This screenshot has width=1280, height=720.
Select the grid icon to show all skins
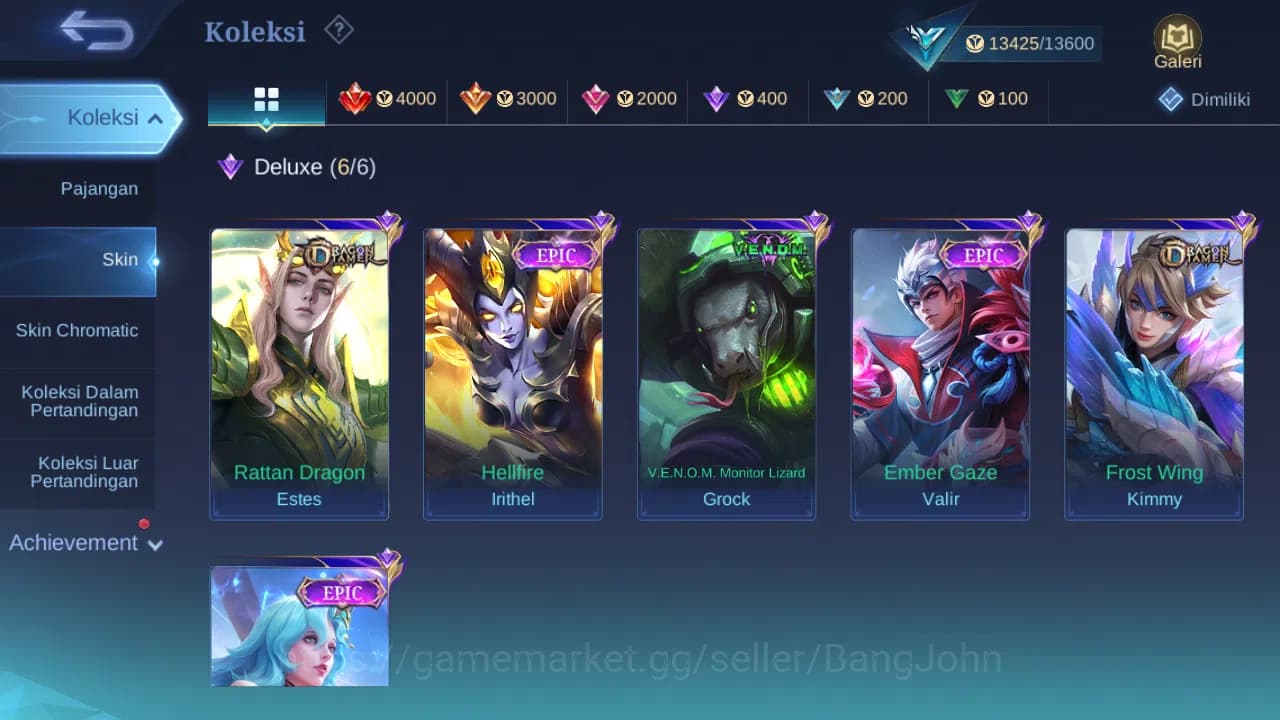[x=265, y=99]
